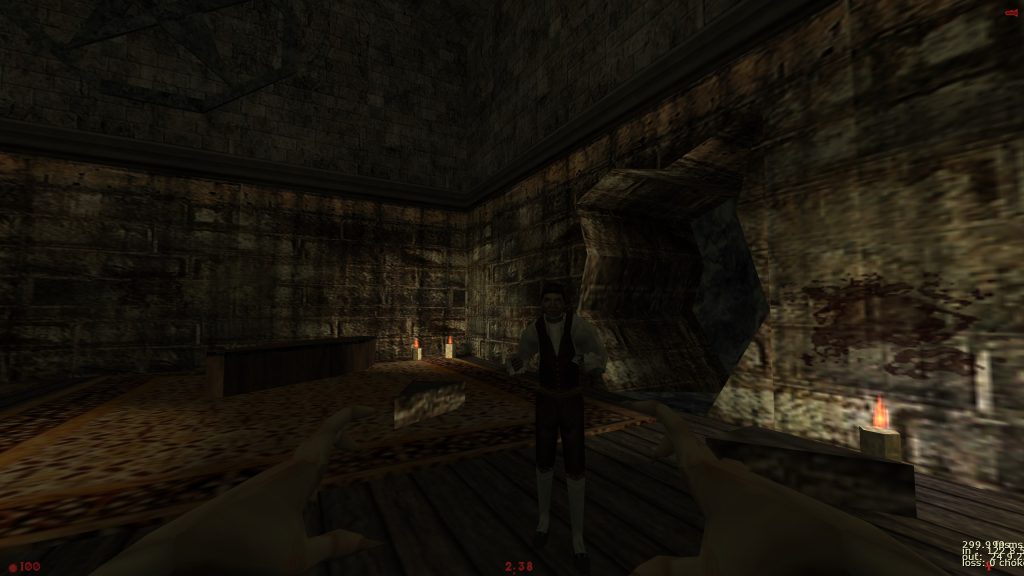Viewport: 1024px width, 576px height.
Task: Click the small red weapon icon
Action: [1011, 11]
